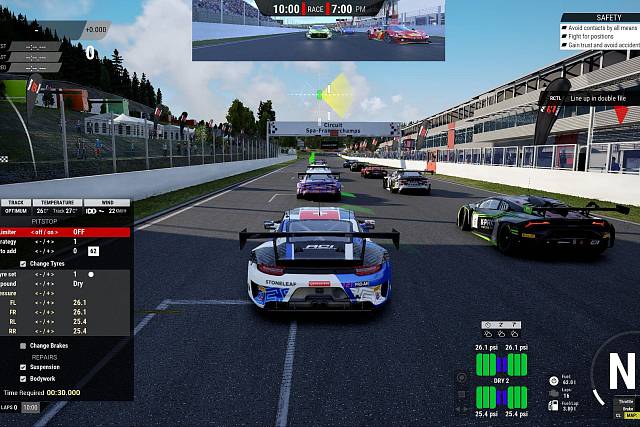Toggle the Change Brakes checkbox
This screenshot has width=640, height=427.
point(23,346)
